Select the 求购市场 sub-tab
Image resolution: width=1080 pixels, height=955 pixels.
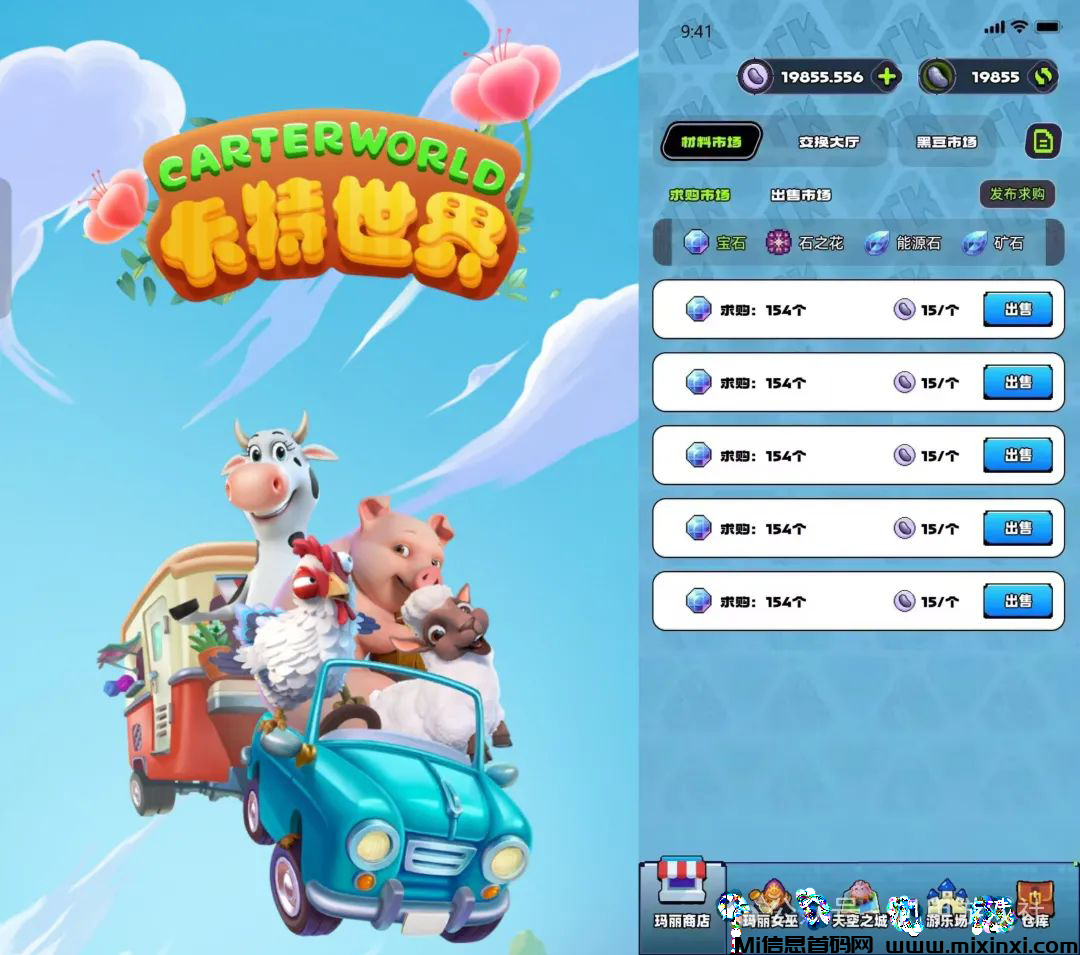coord(700,195)
